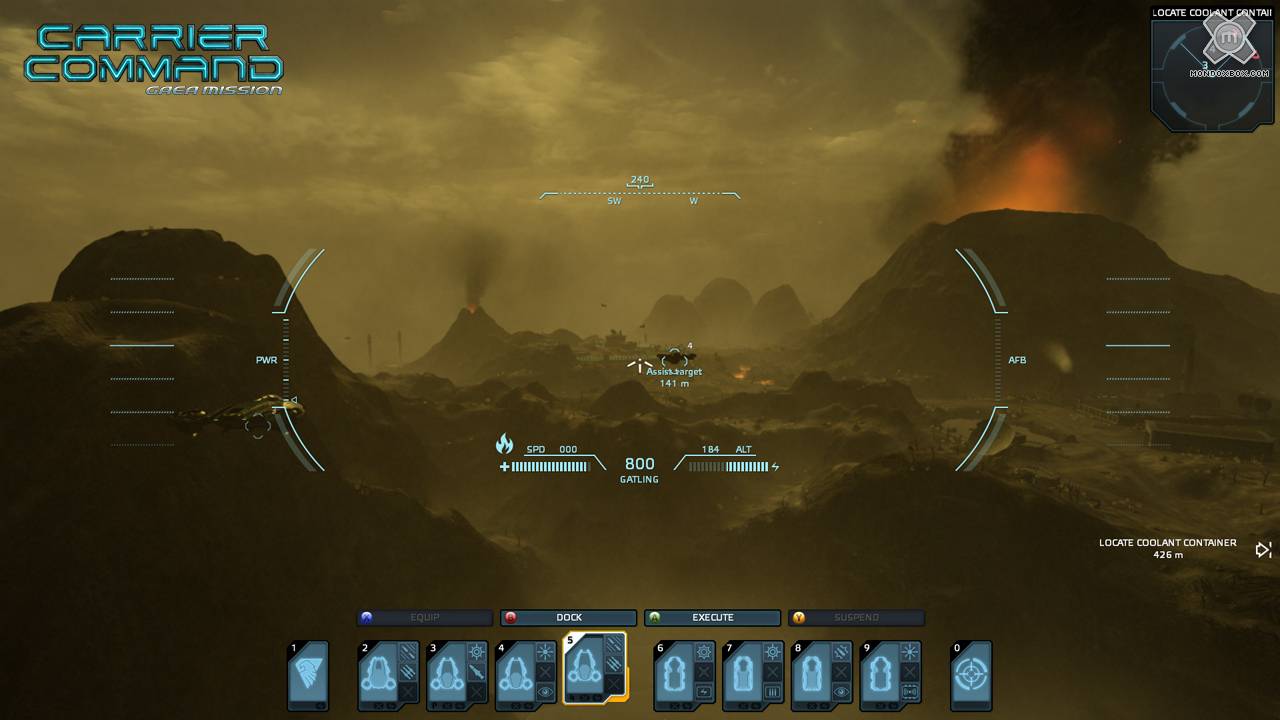Click the Execute command button

tap(712, 618)
